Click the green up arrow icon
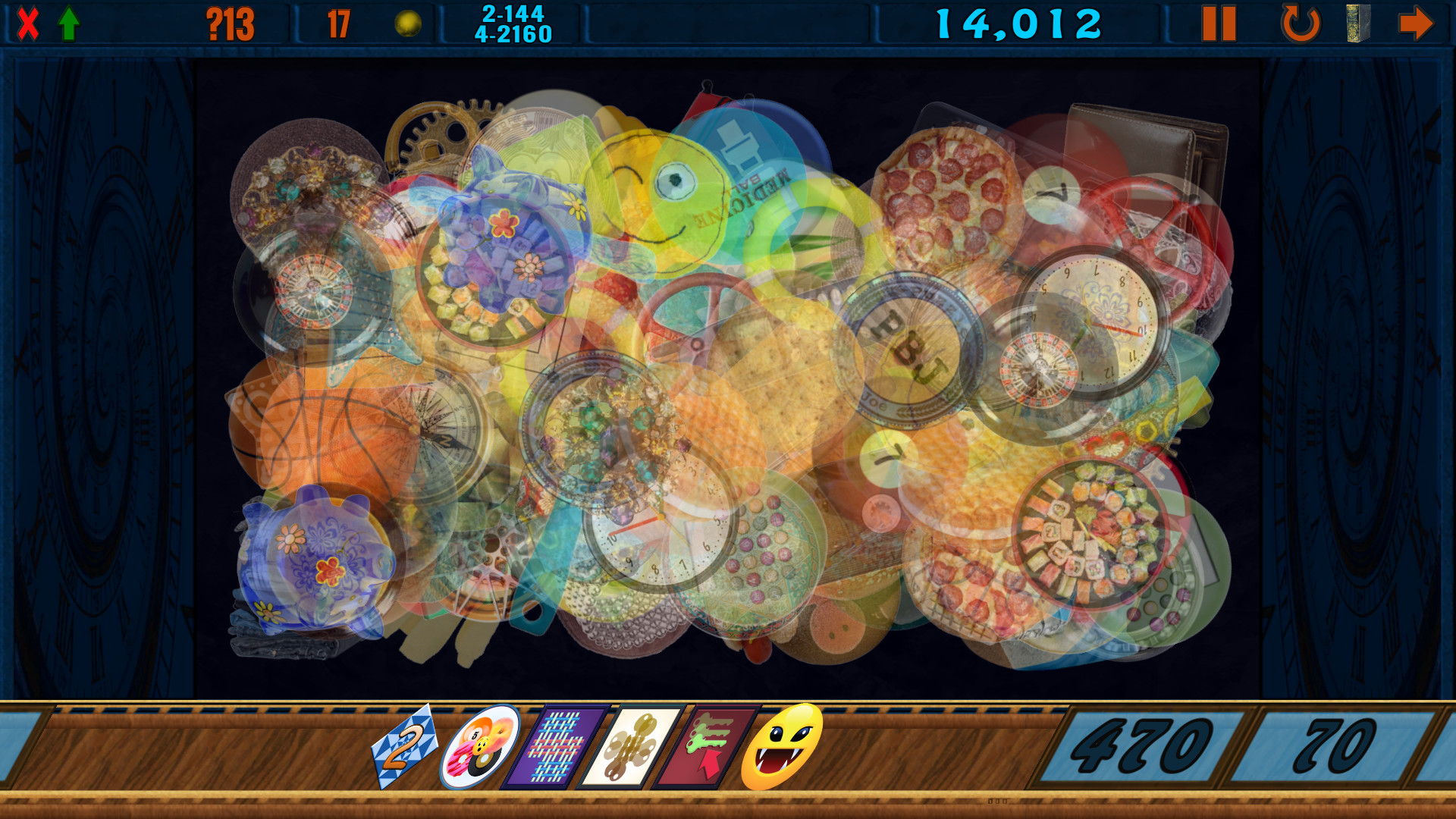The height and width of the screenshot is (819, 1456). pos(68,23)
